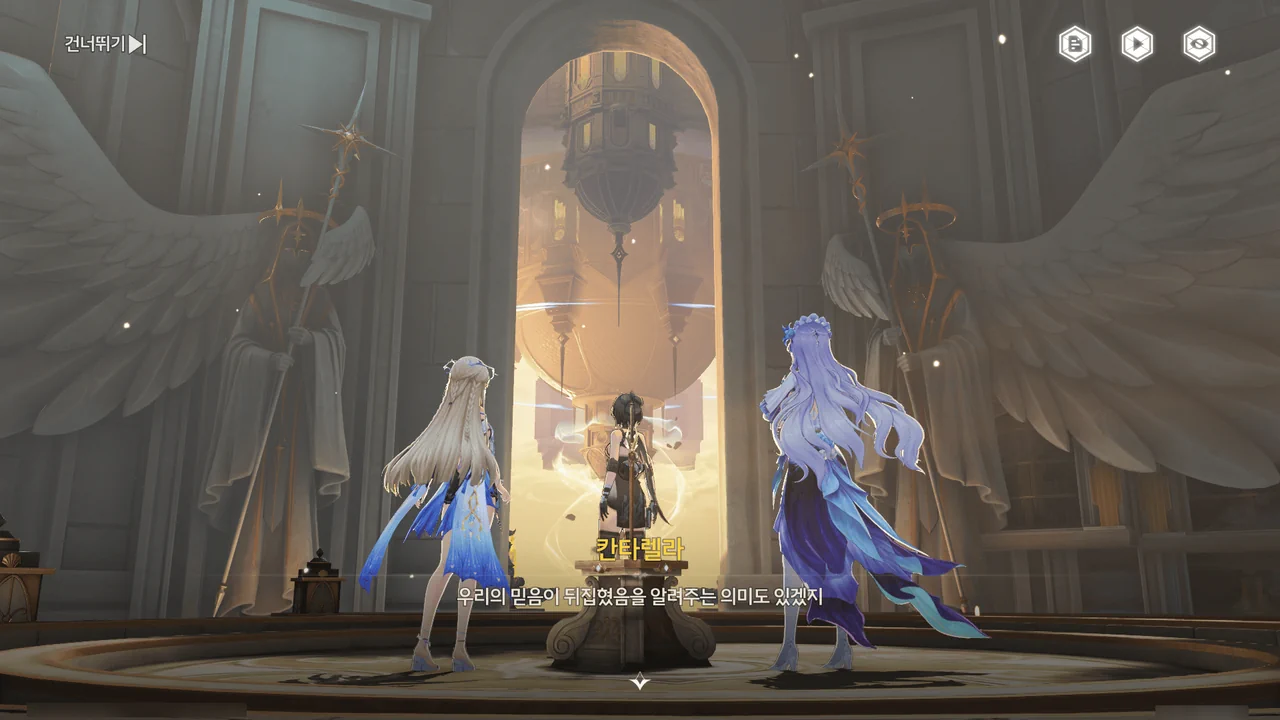Open the dialogue log icon
This screenshot has height=720, width=1280.
[x=1075, y=44]
